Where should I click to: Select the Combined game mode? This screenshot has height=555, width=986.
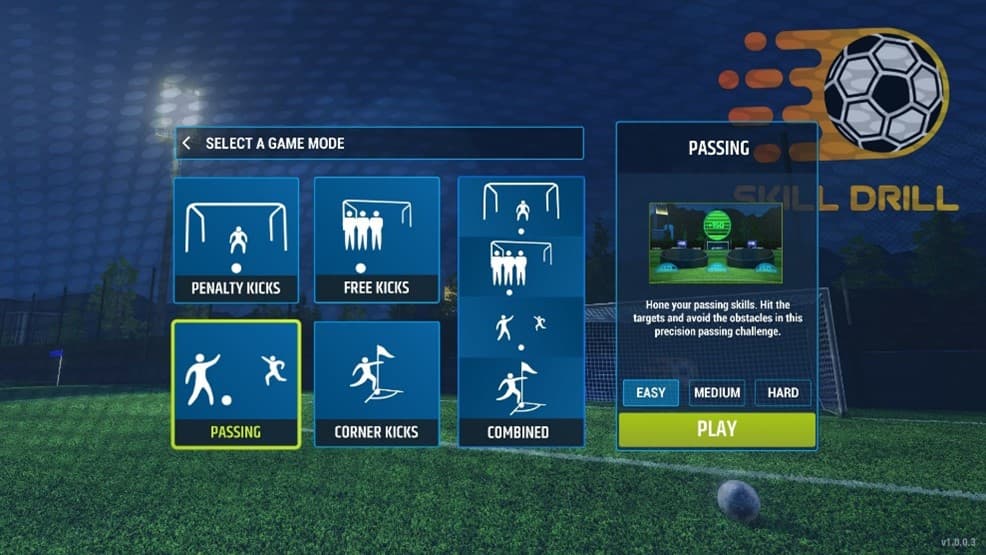(520, 311)
